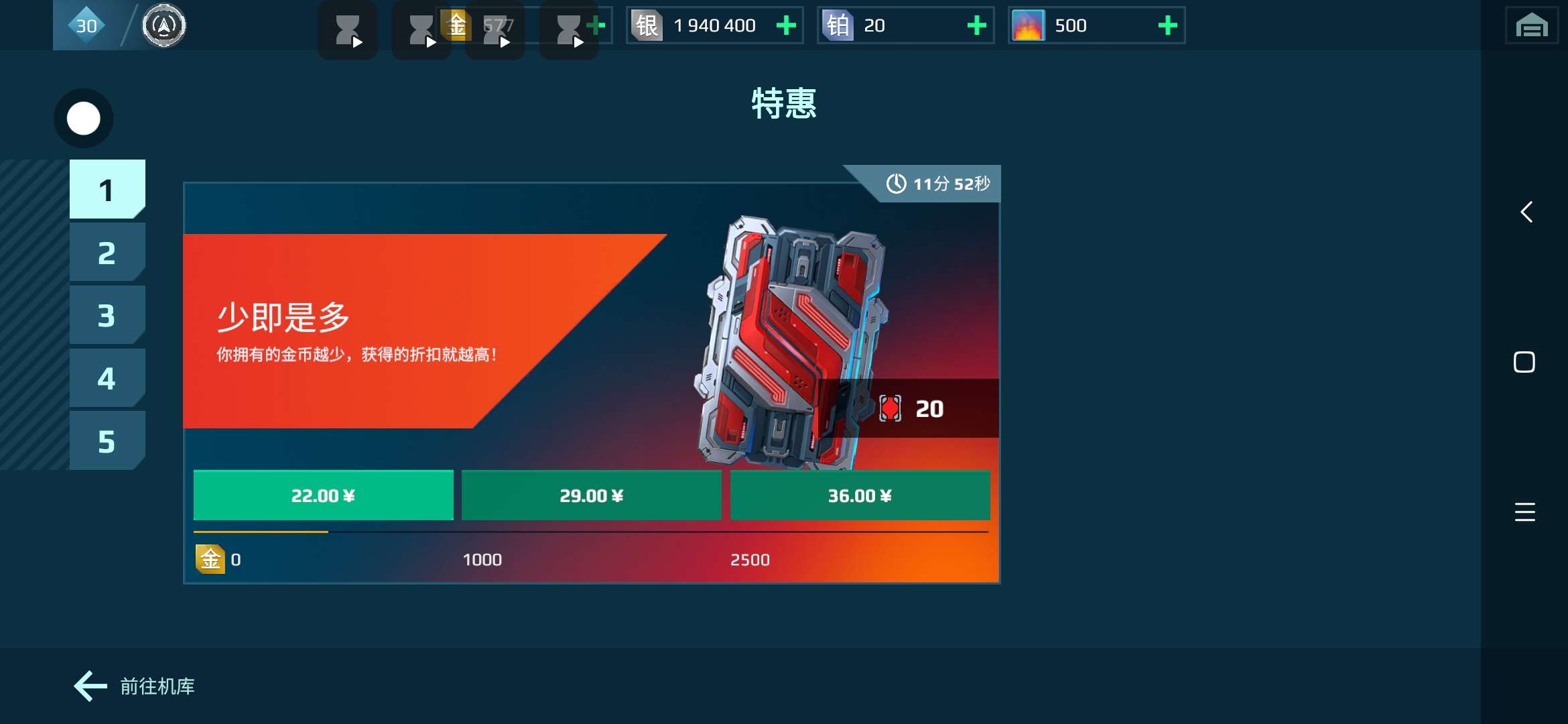Viewport: 1568px width, 724px height.
Task: Choose special offer tab 5
Action: (107, 441)
